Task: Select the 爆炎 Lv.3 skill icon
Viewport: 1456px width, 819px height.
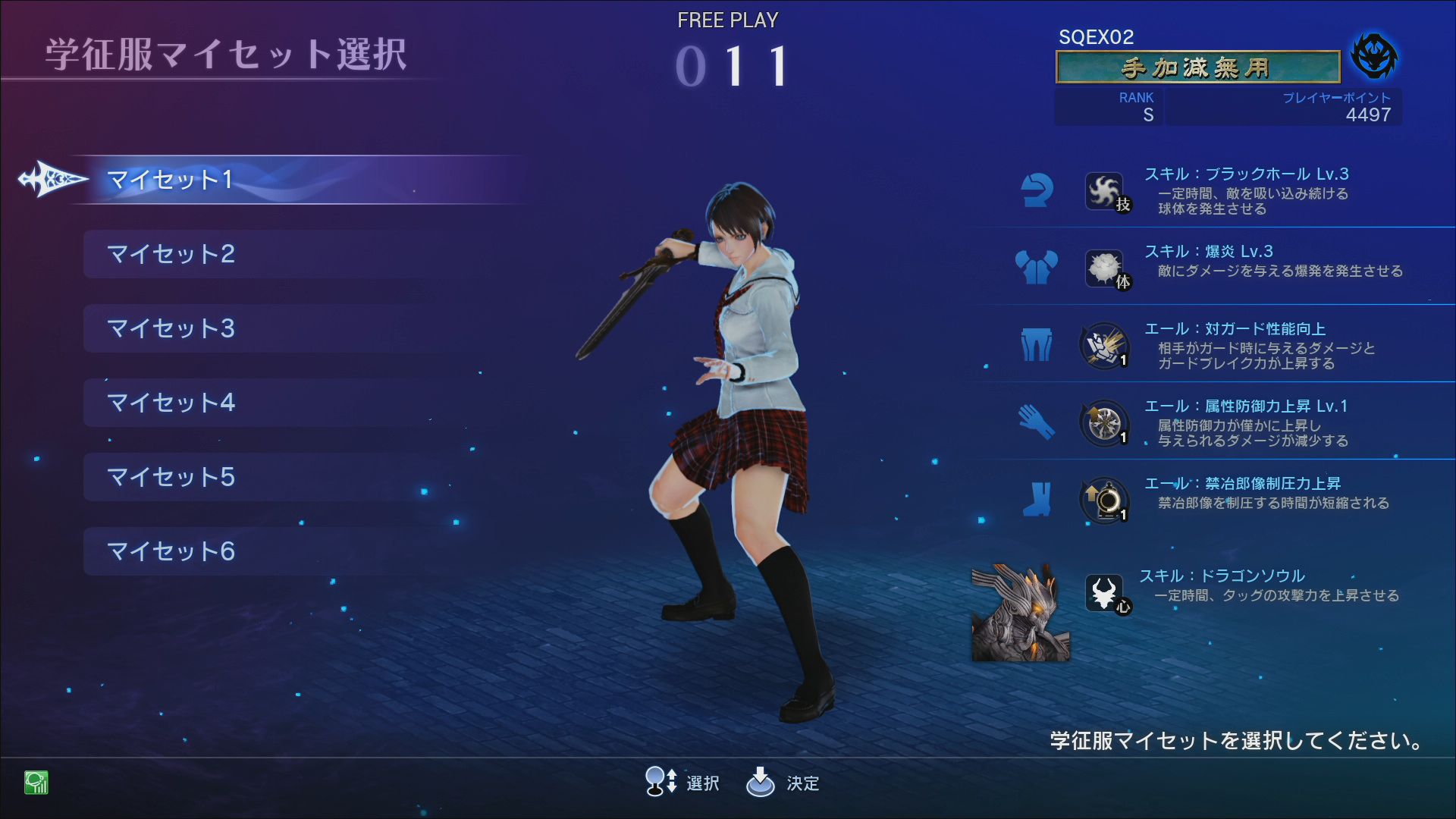Action: pyautogui.click(x=1104, y=268)
